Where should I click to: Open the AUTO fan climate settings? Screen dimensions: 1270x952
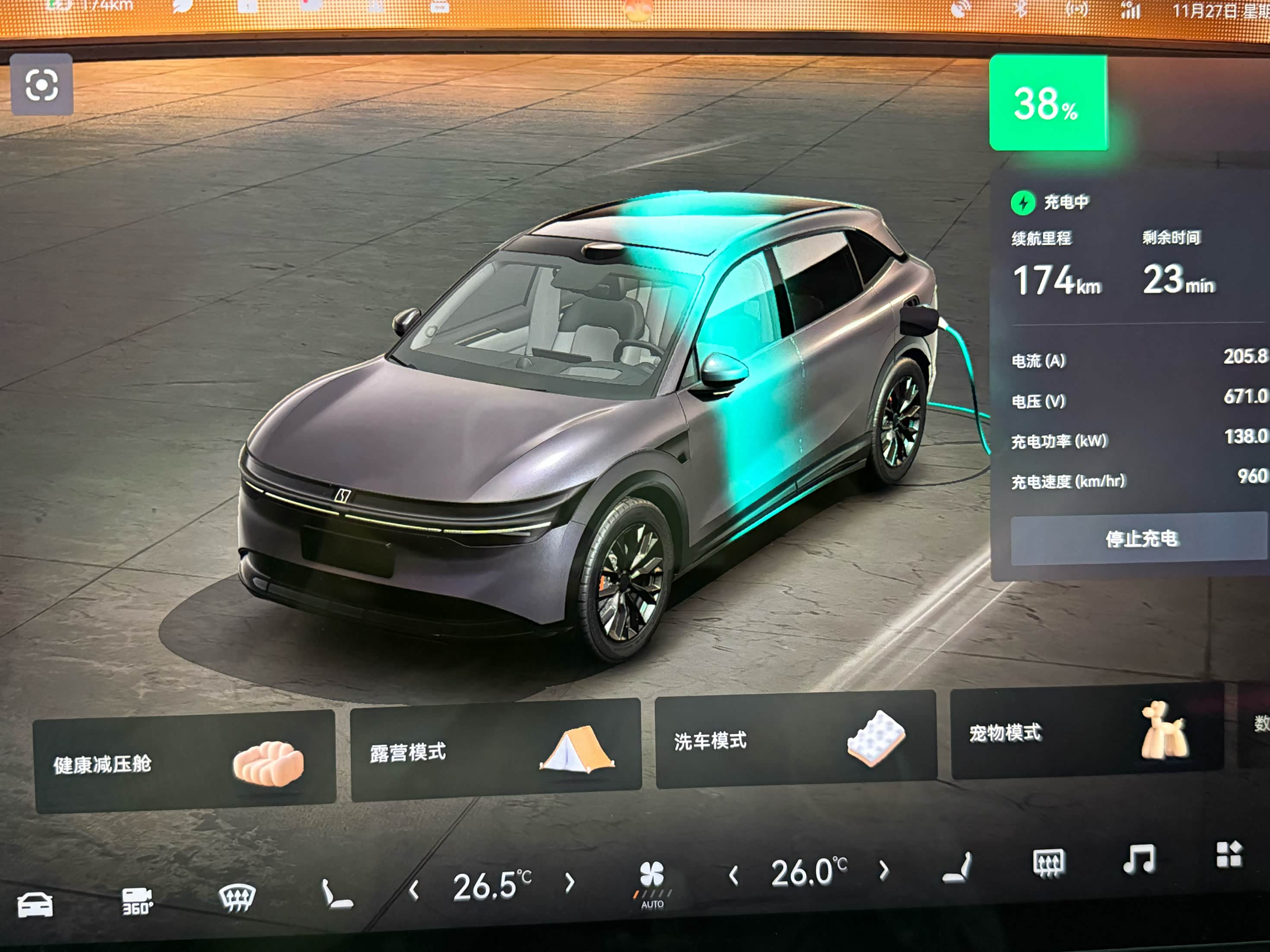[652, 883]
